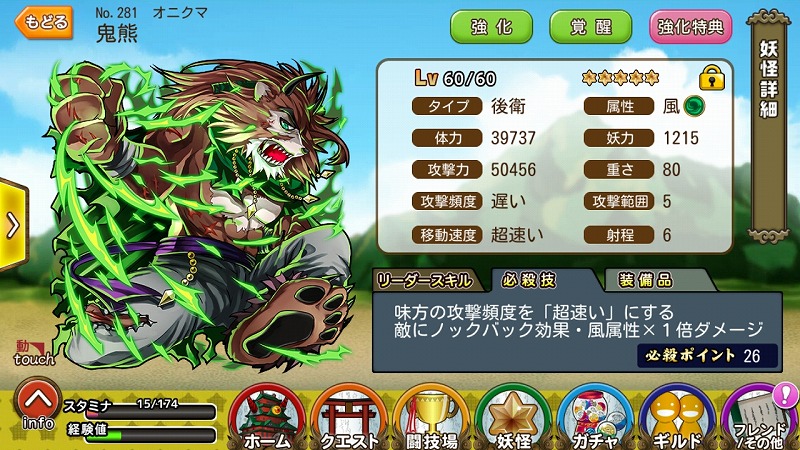Open the クエスト quest menu
Screen dimensions: 800x450
pyautogui.click(x=349, y=418)
